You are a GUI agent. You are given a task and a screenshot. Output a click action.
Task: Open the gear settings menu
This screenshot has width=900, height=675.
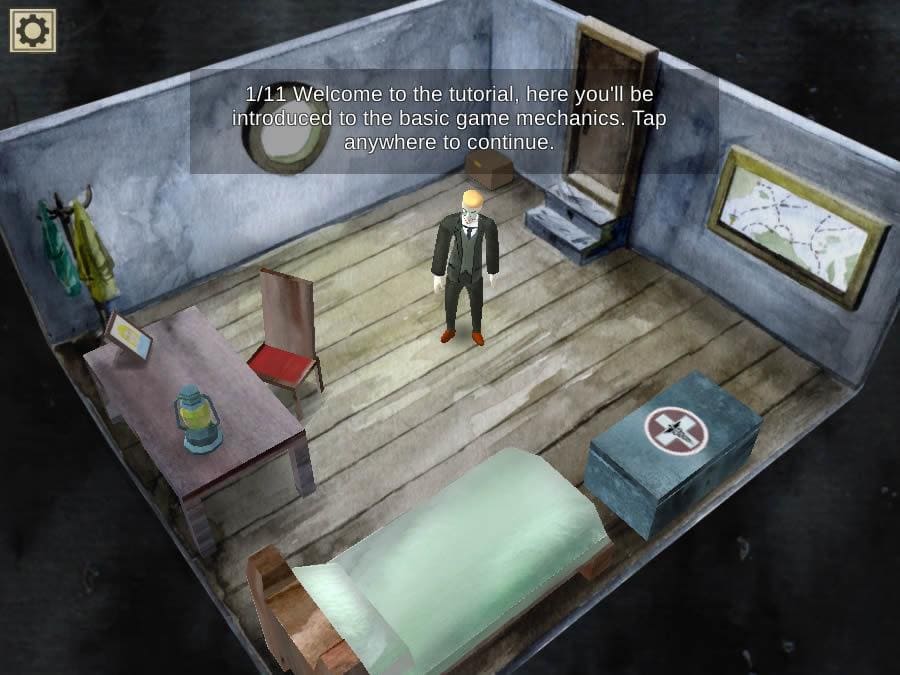pyautogui.click(x=32, y=31)
